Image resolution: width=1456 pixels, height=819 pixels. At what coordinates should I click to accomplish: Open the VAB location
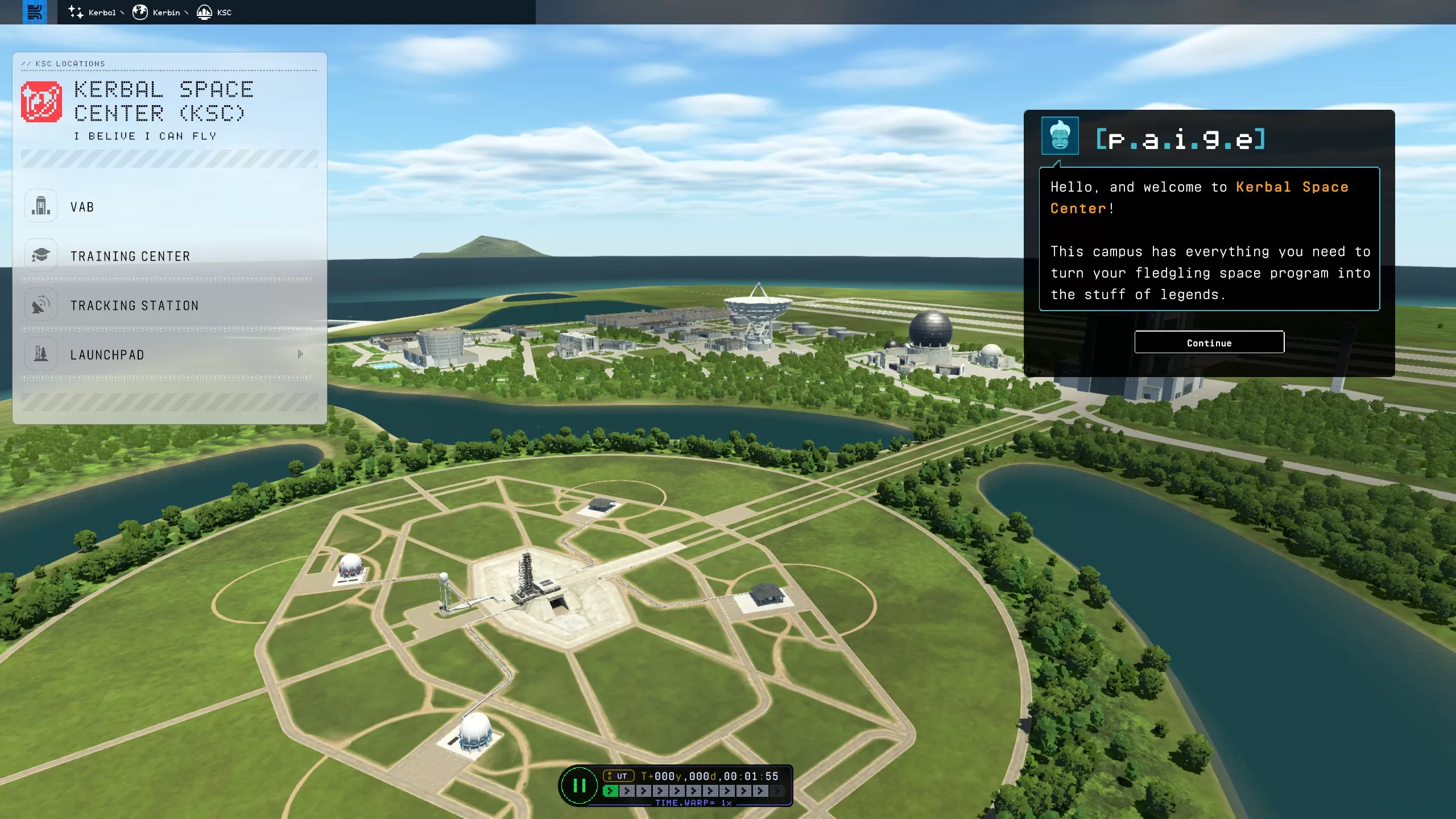pyautogui.click(x=82, y=207)
